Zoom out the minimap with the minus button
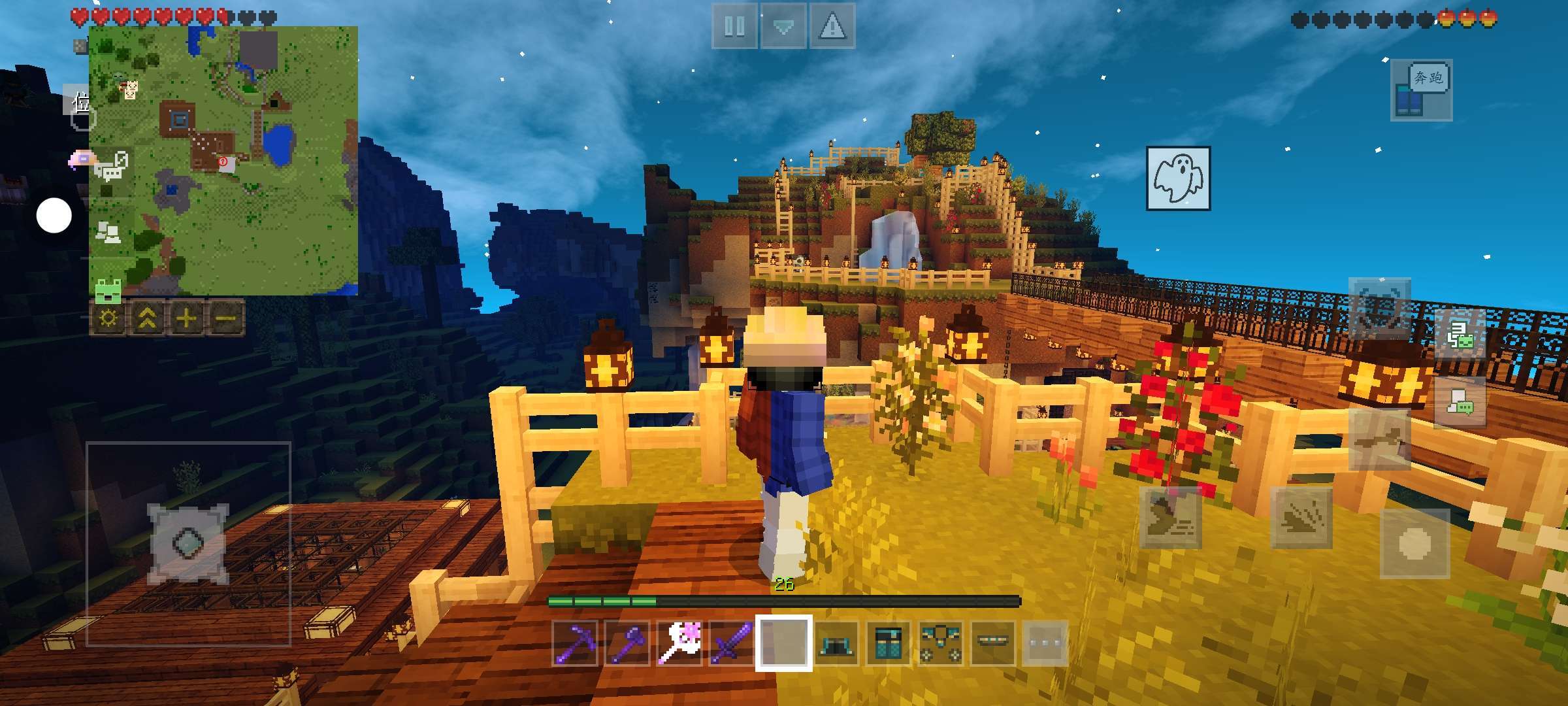This screenshot has width=1568, height=706. click(225, 318)
